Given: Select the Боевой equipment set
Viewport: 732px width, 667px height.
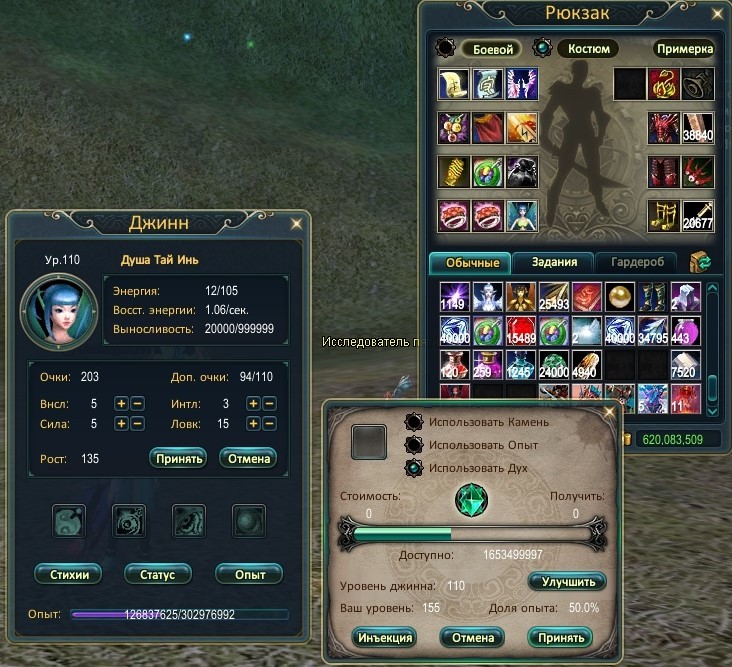Looking at the screenshot, I should pos(491,48).
